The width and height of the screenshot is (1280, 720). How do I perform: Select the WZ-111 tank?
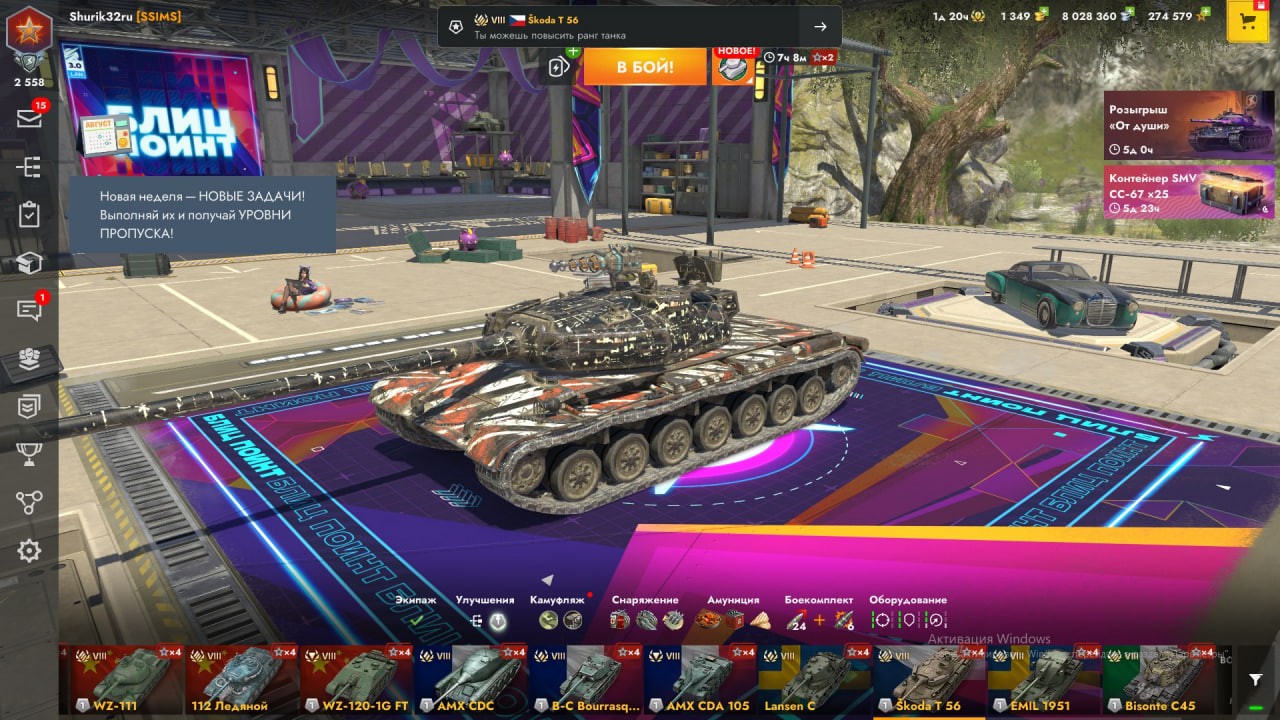127,680
